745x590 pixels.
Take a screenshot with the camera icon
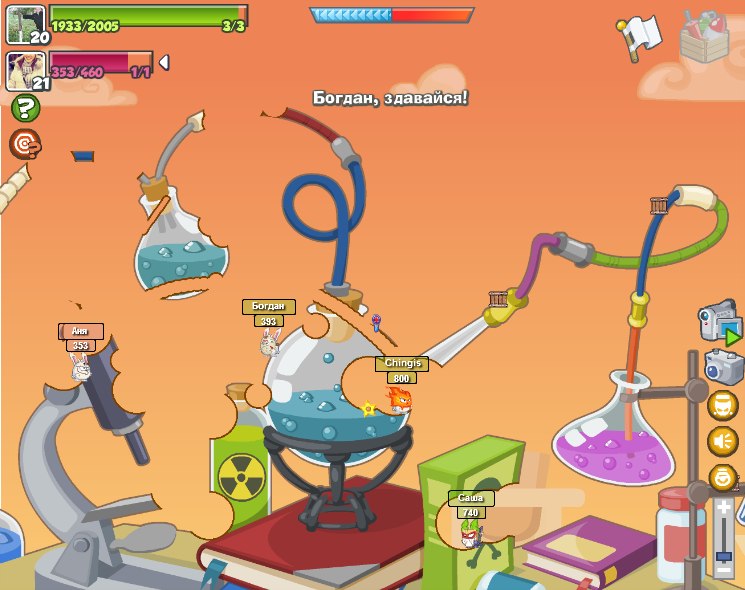pos(723,366)
